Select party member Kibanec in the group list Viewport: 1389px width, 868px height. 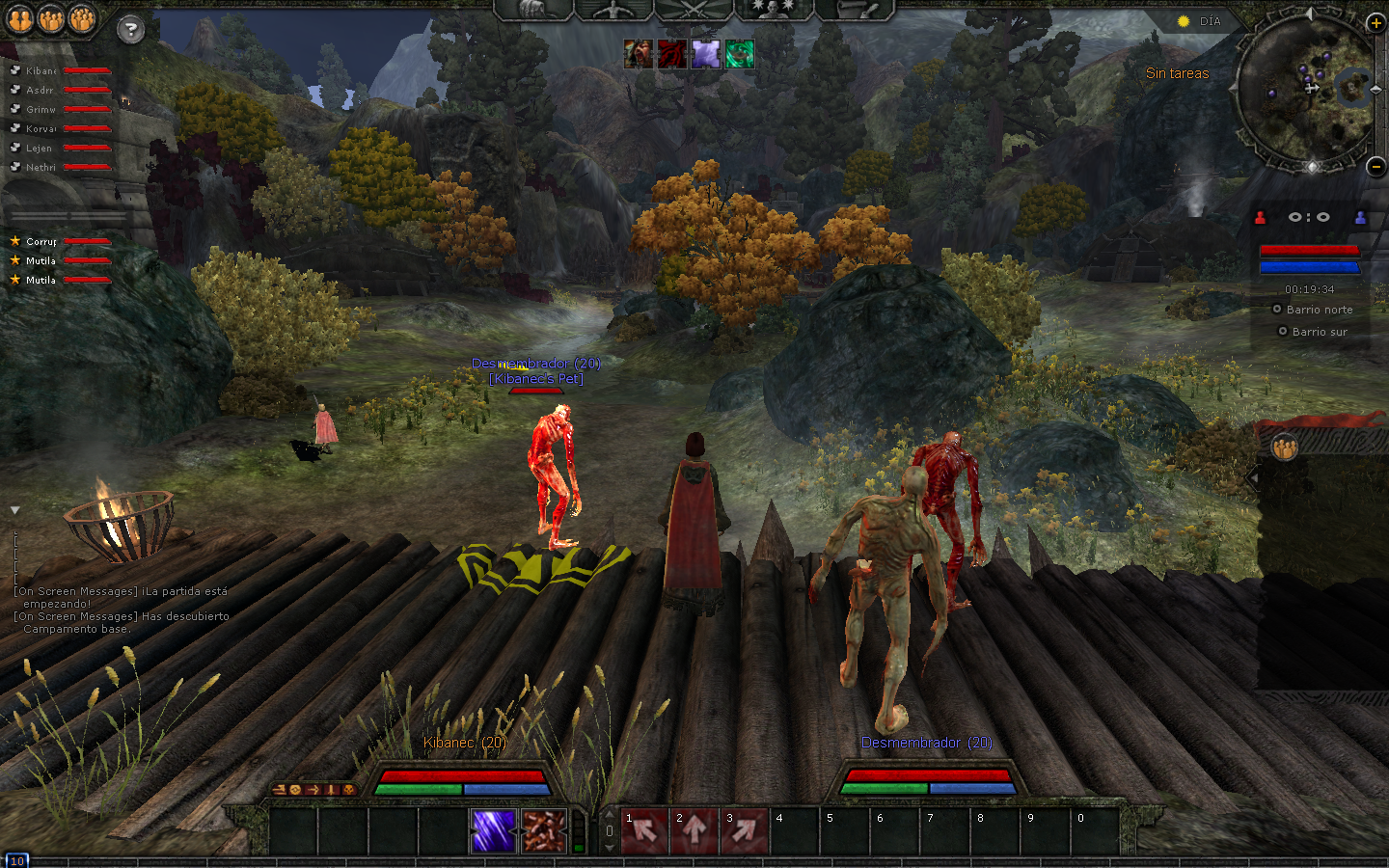(x=41, y=71)
